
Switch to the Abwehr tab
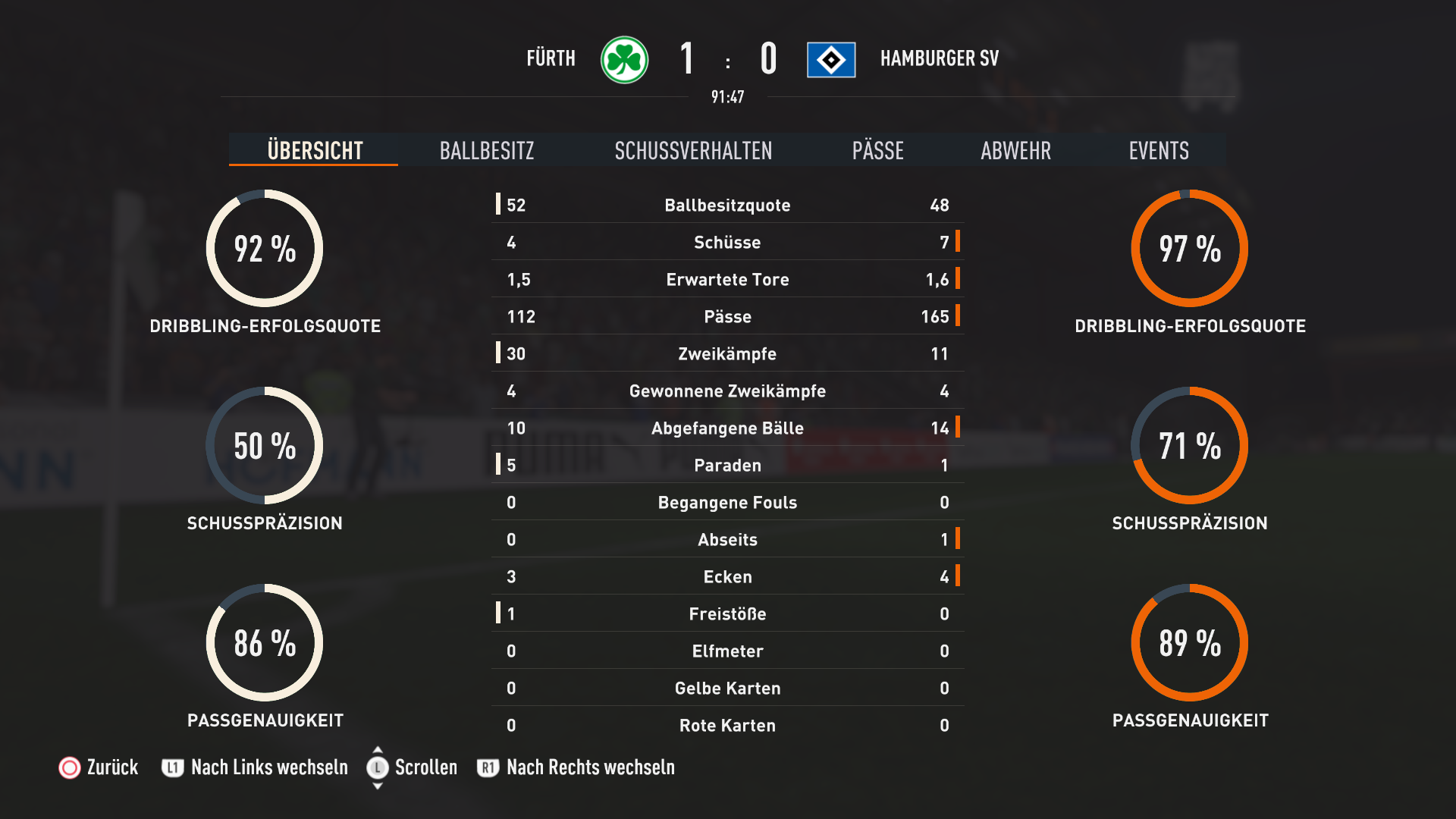1015,150
